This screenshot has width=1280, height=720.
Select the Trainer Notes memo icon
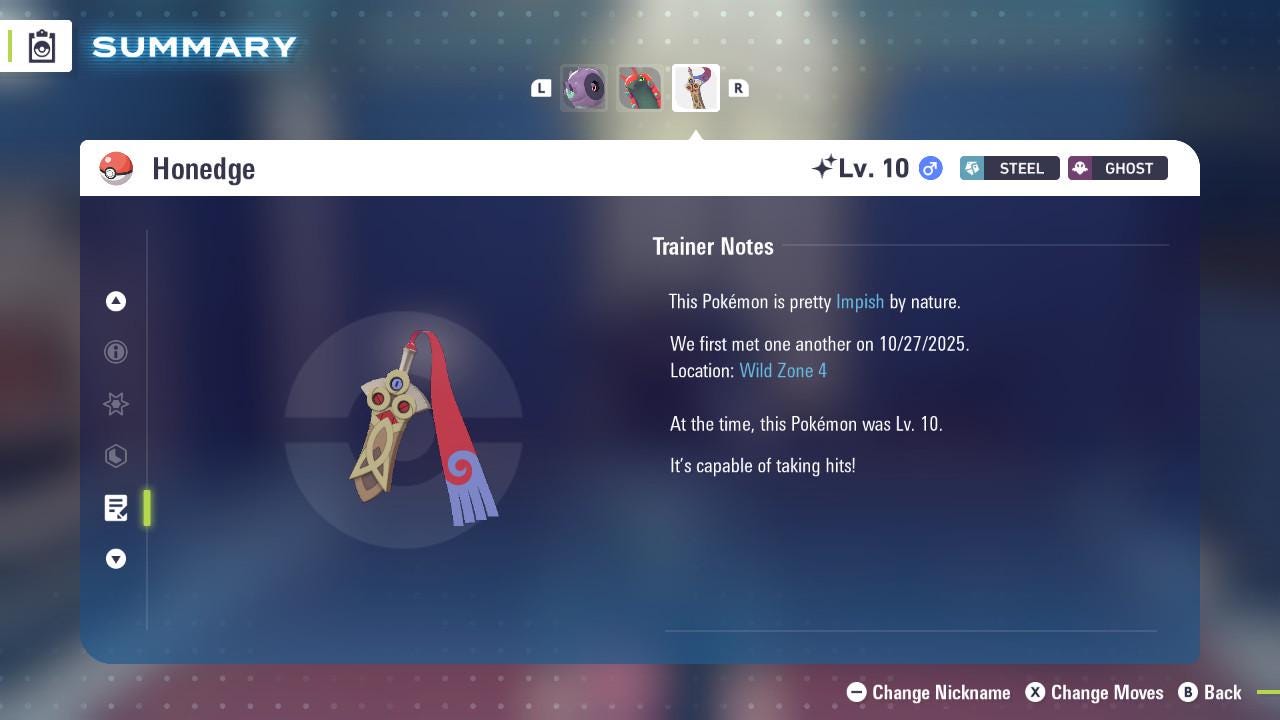116,508
